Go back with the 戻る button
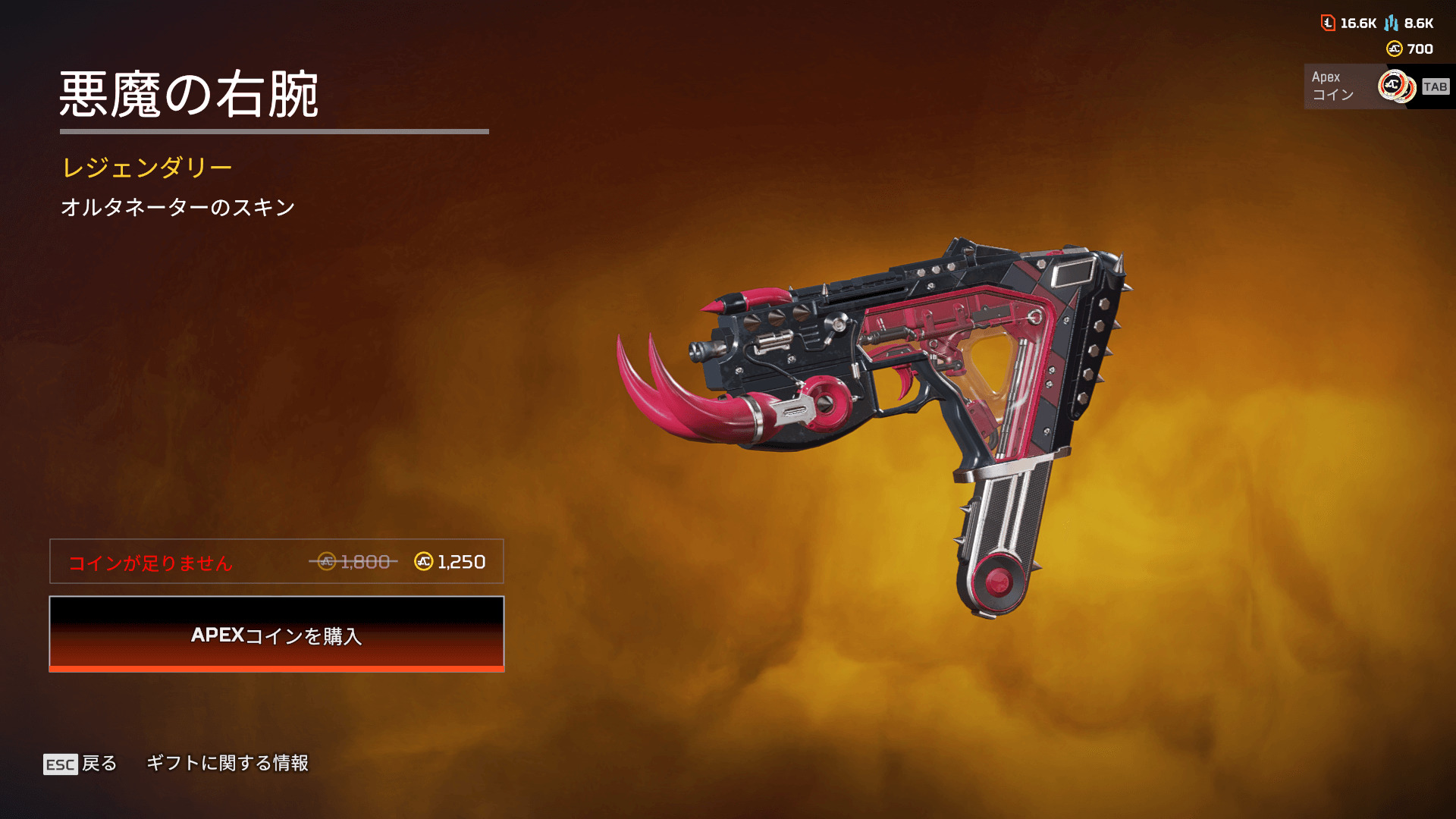Screen dimensions: 1456x819 80,764
